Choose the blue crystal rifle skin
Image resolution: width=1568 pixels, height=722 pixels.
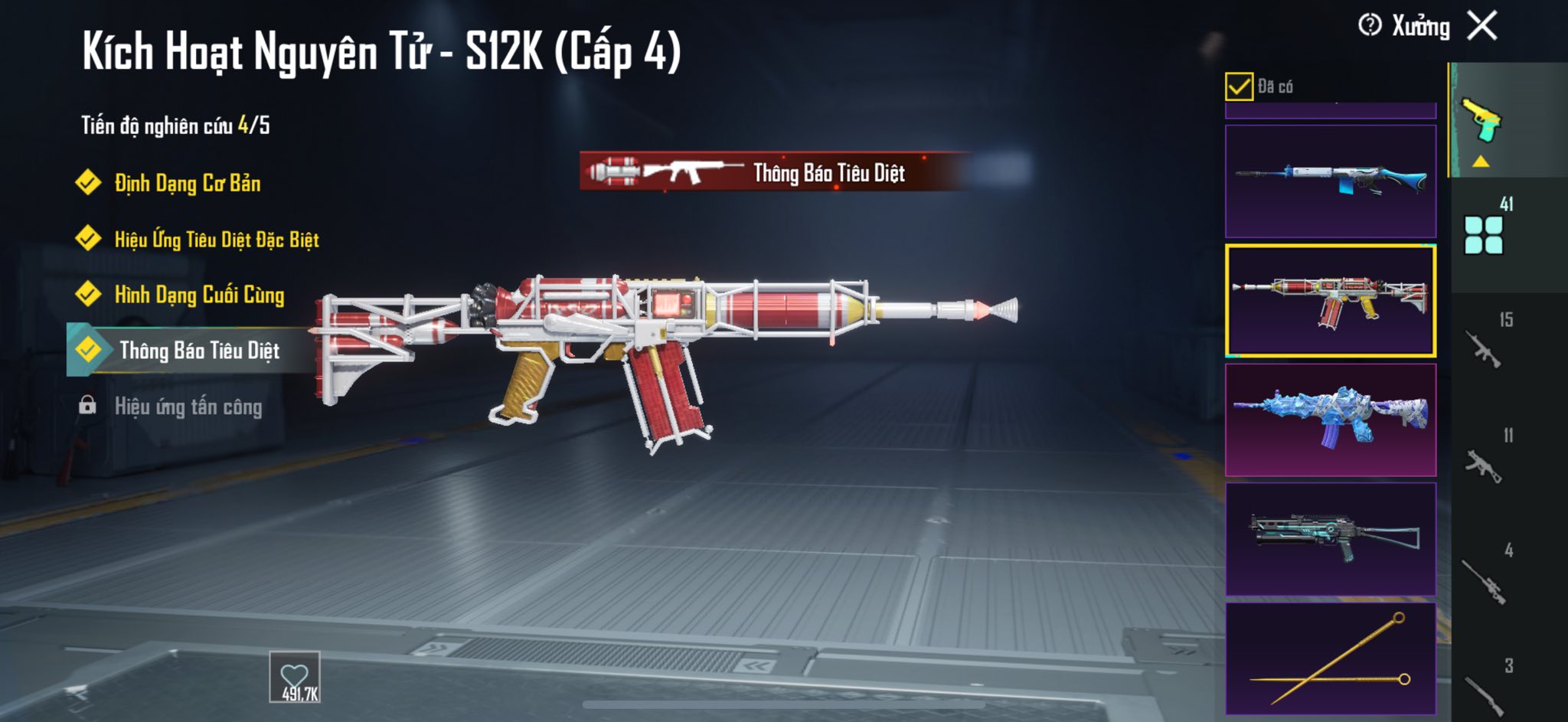pyautogui.click(x=1331, y=420)
